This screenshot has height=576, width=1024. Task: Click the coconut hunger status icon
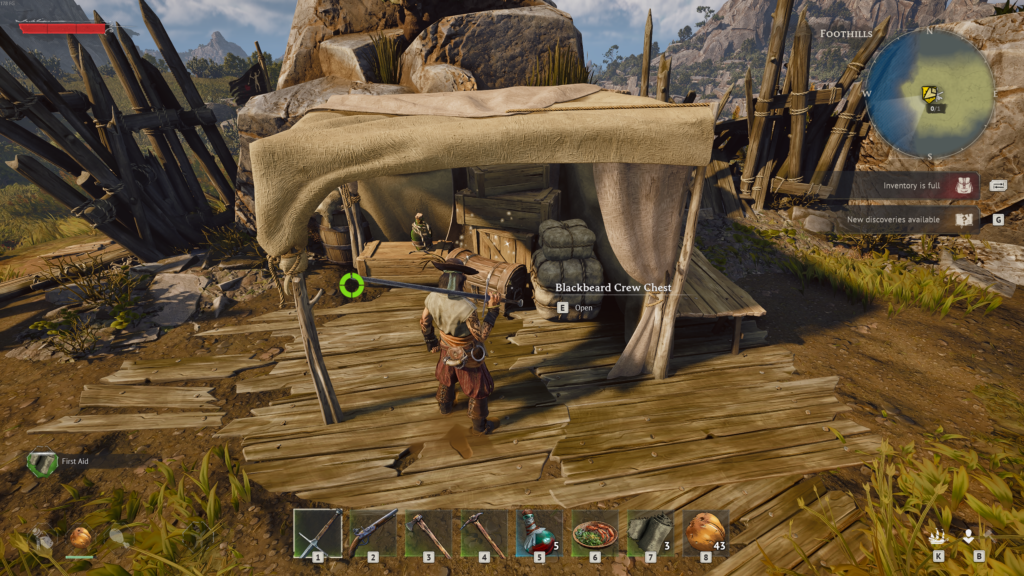tap(80, 539)
